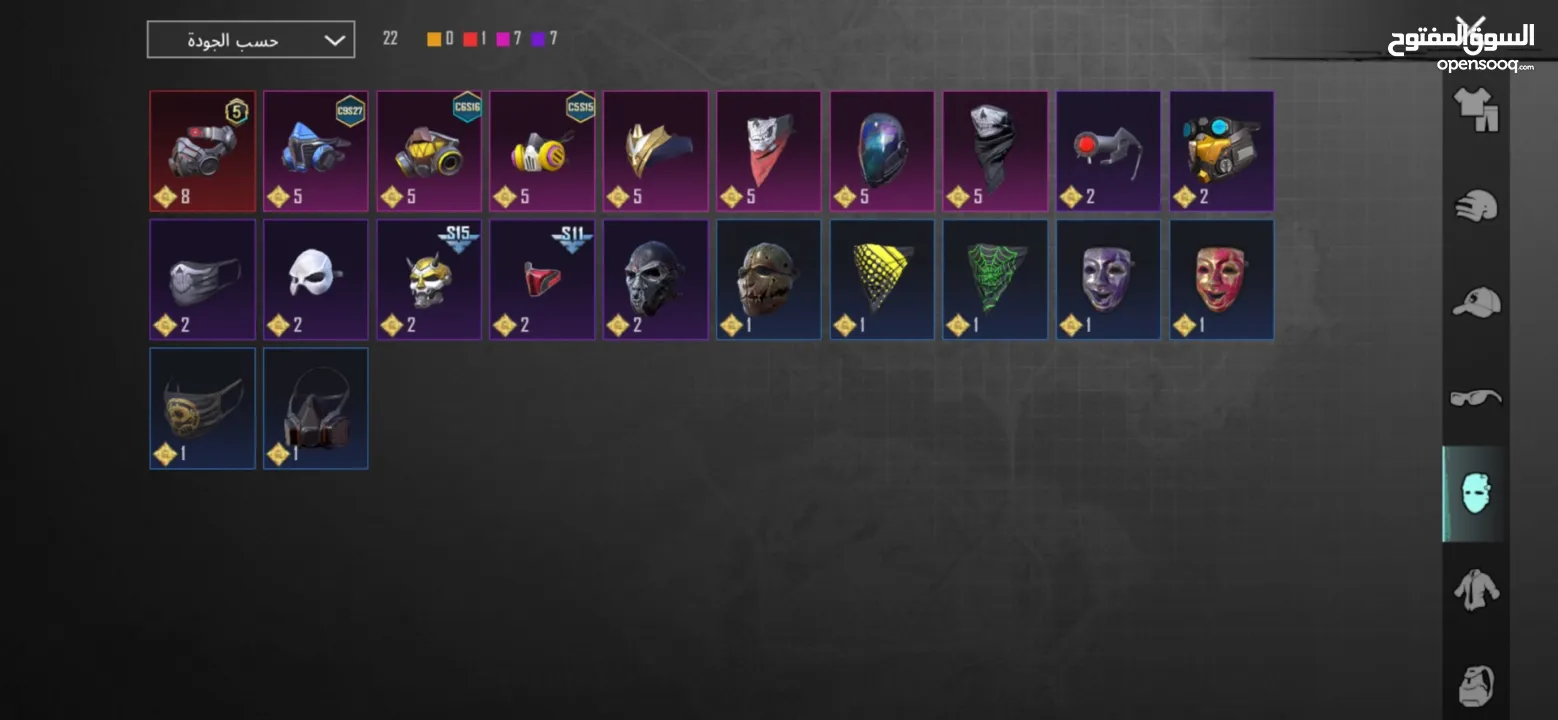The height and width of the screenshot is (720, 1558).
Task: Open the backpack category tab
Action: tap(1475, 686)
